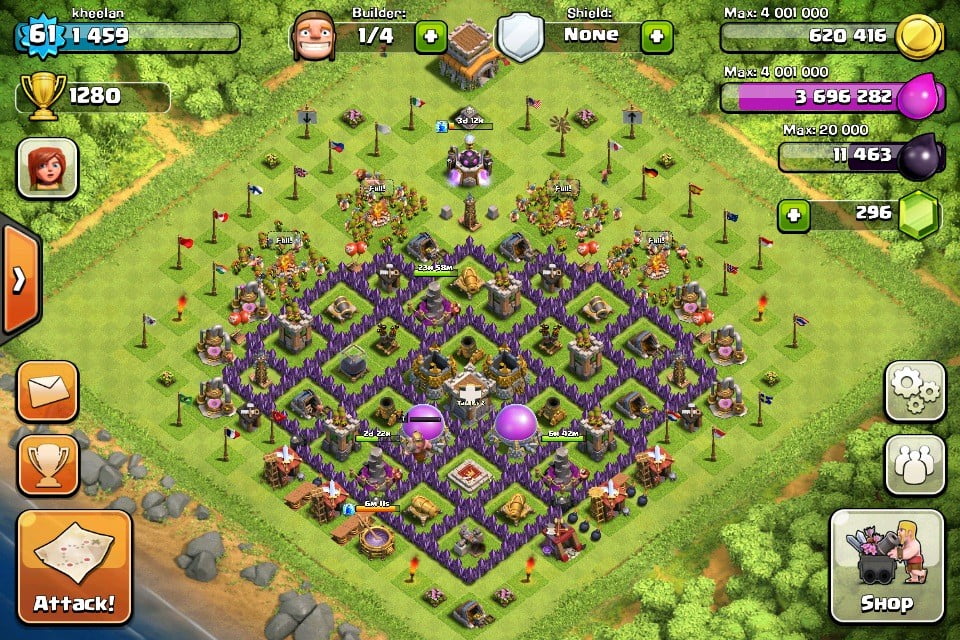This screenshot has height=640, width=960.
Task: Tap the level 61 experience badge
Action: pos(41,36)
